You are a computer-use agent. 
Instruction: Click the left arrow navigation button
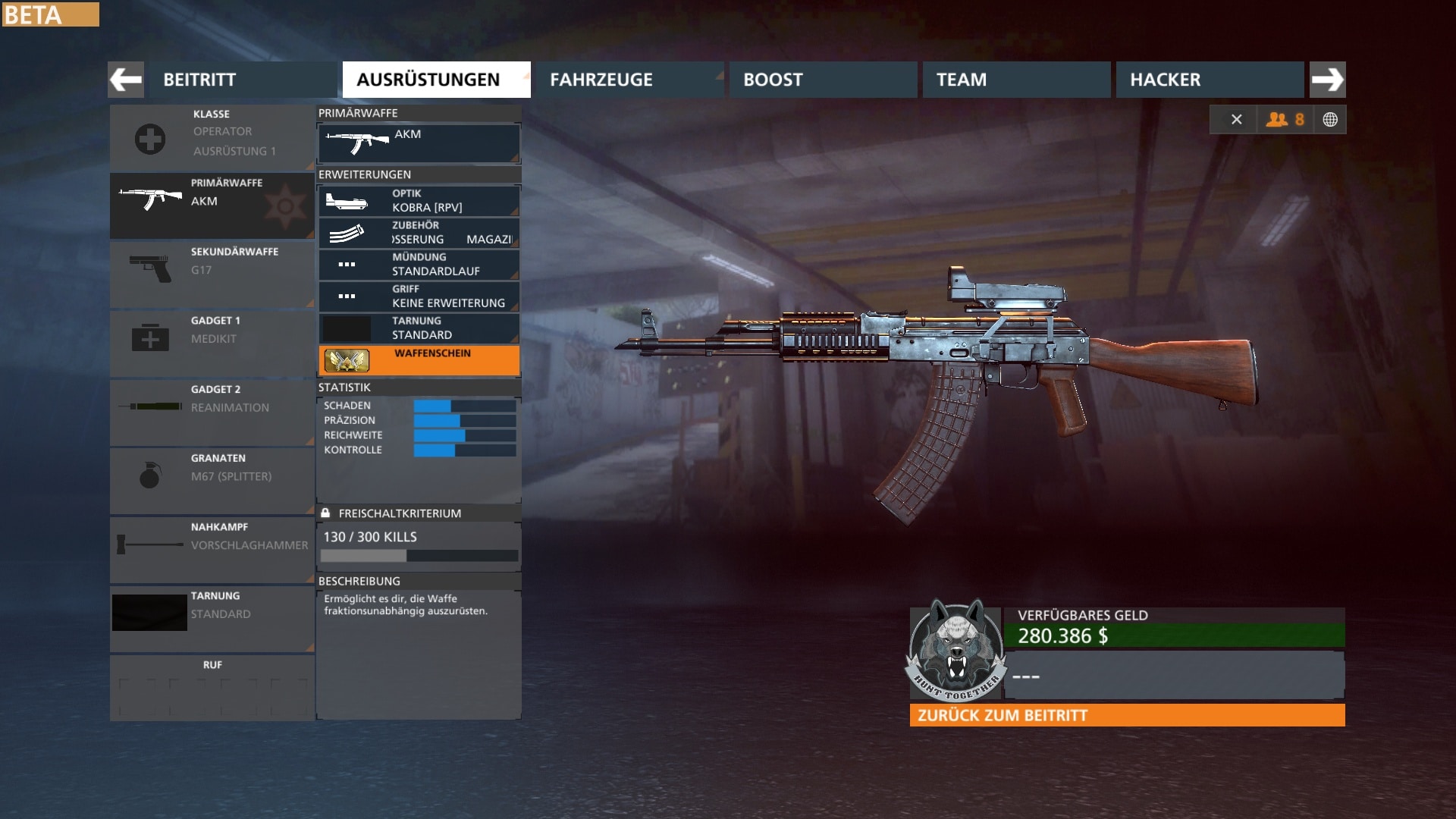[x=126, y=80]
